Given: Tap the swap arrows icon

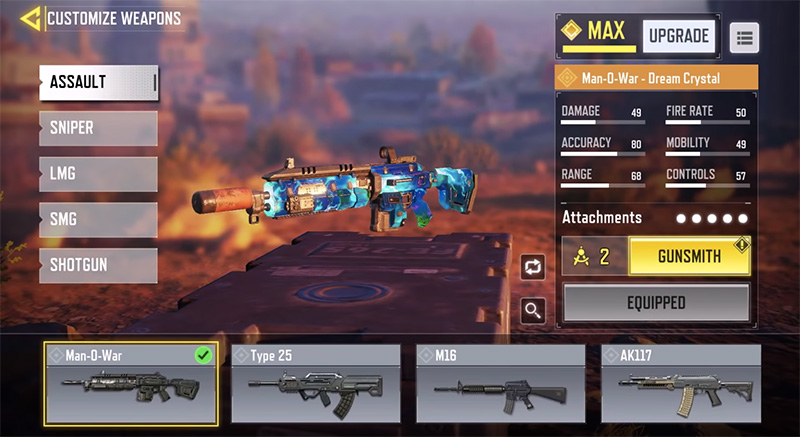Looking at the screenshot, I should click(533, 267).
